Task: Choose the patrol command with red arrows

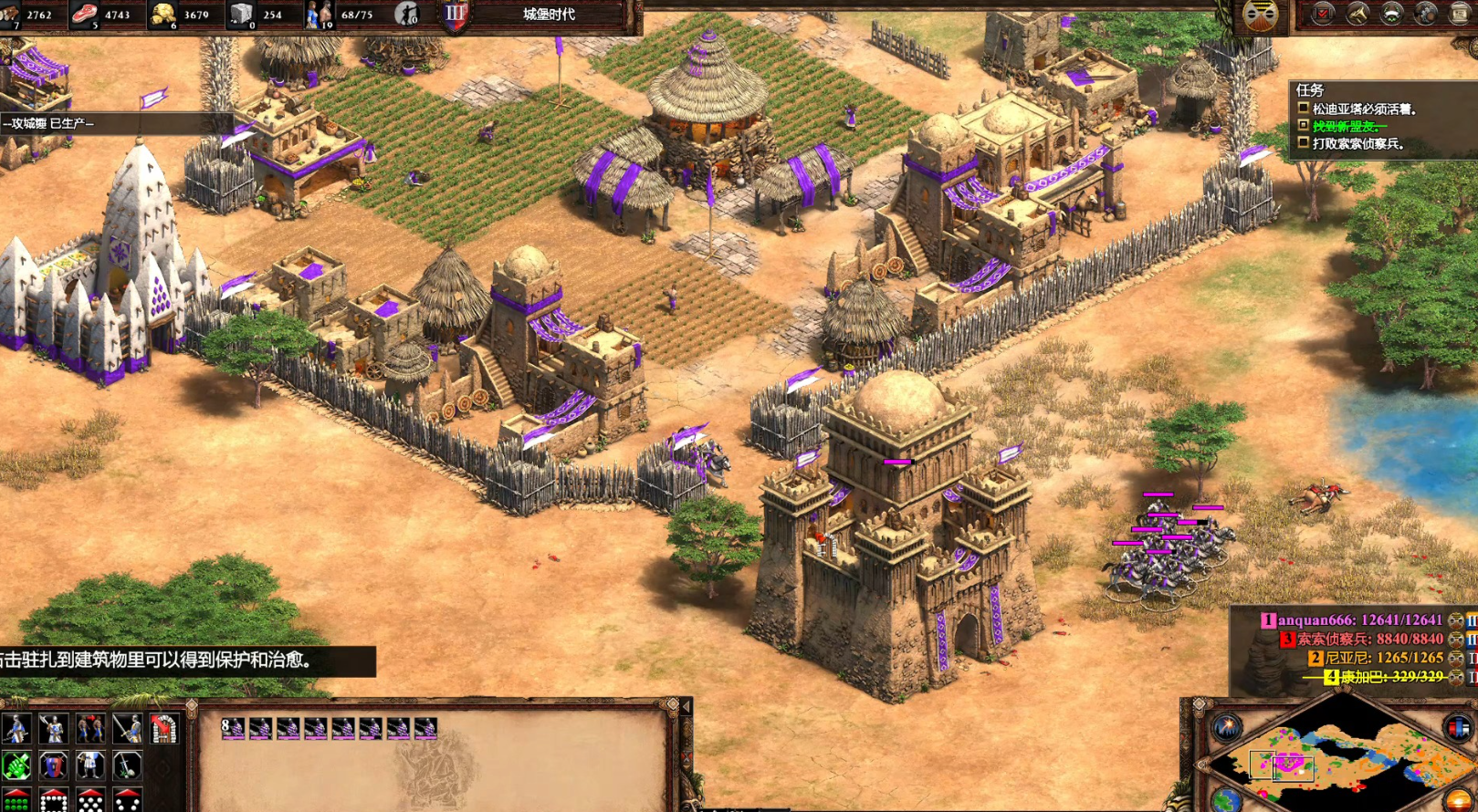Action: pos(90,729)
